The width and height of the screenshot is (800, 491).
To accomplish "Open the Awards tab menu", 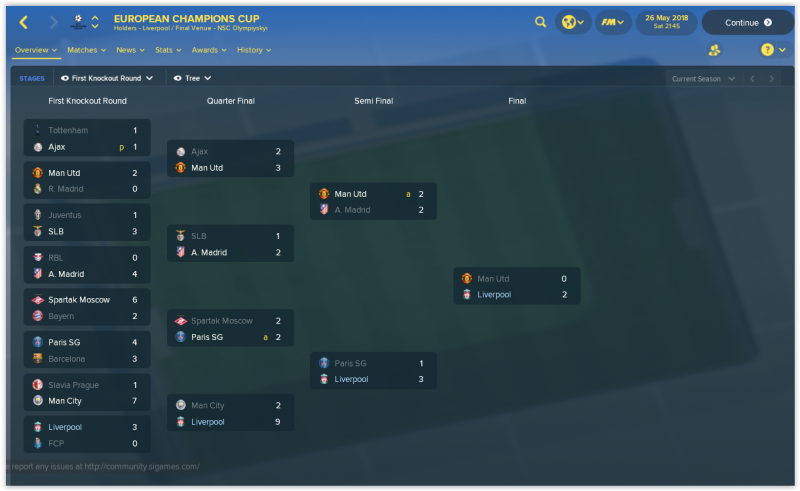I will (208, 49).
